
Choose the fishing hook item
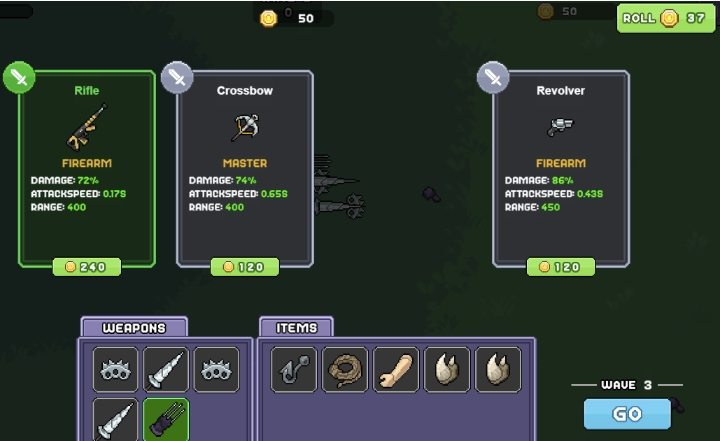click(294, 370)
